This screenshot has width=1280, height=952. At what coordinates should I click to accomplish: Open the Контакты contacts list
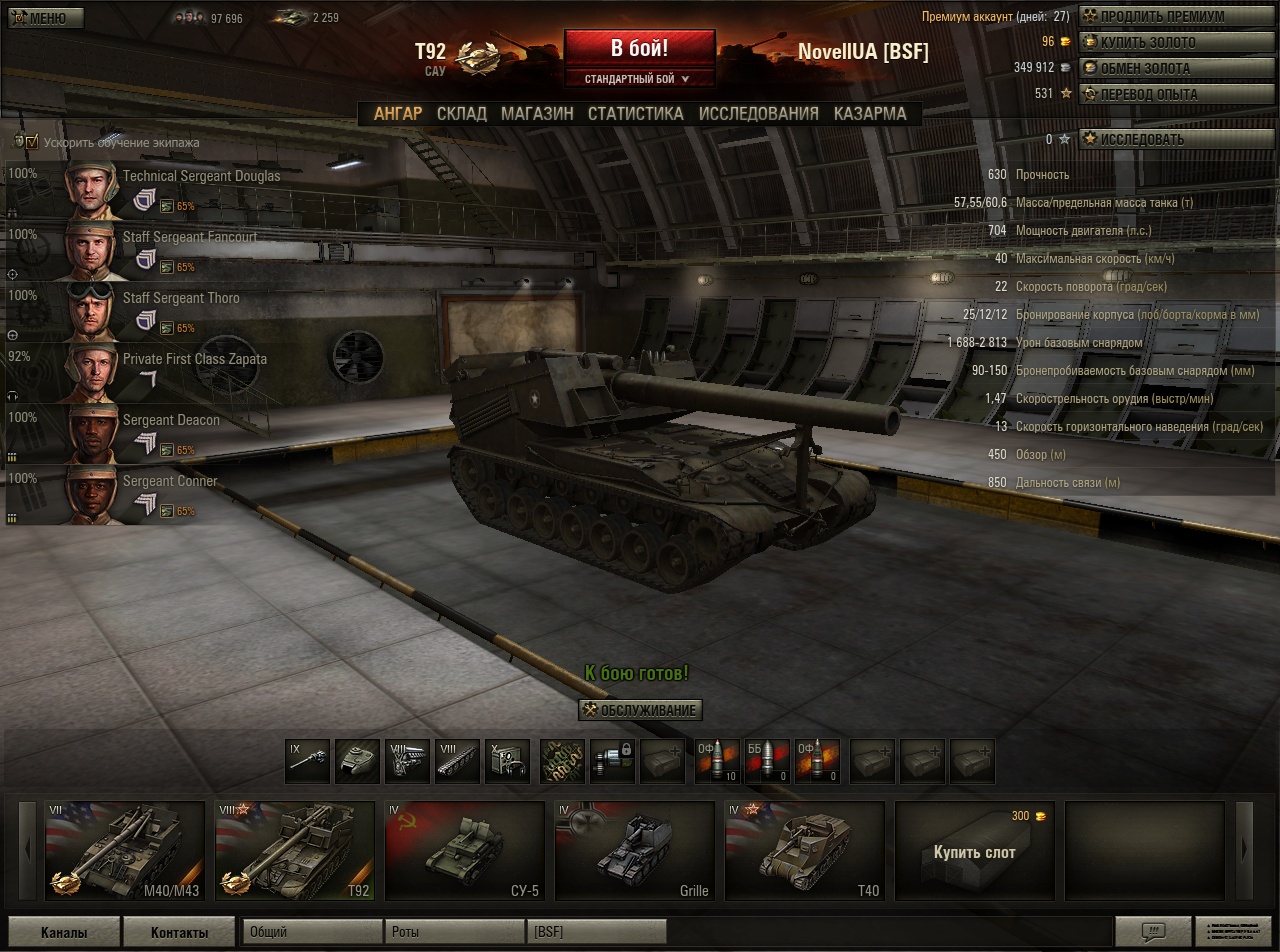pyautogui.click(x=179, y=933)
